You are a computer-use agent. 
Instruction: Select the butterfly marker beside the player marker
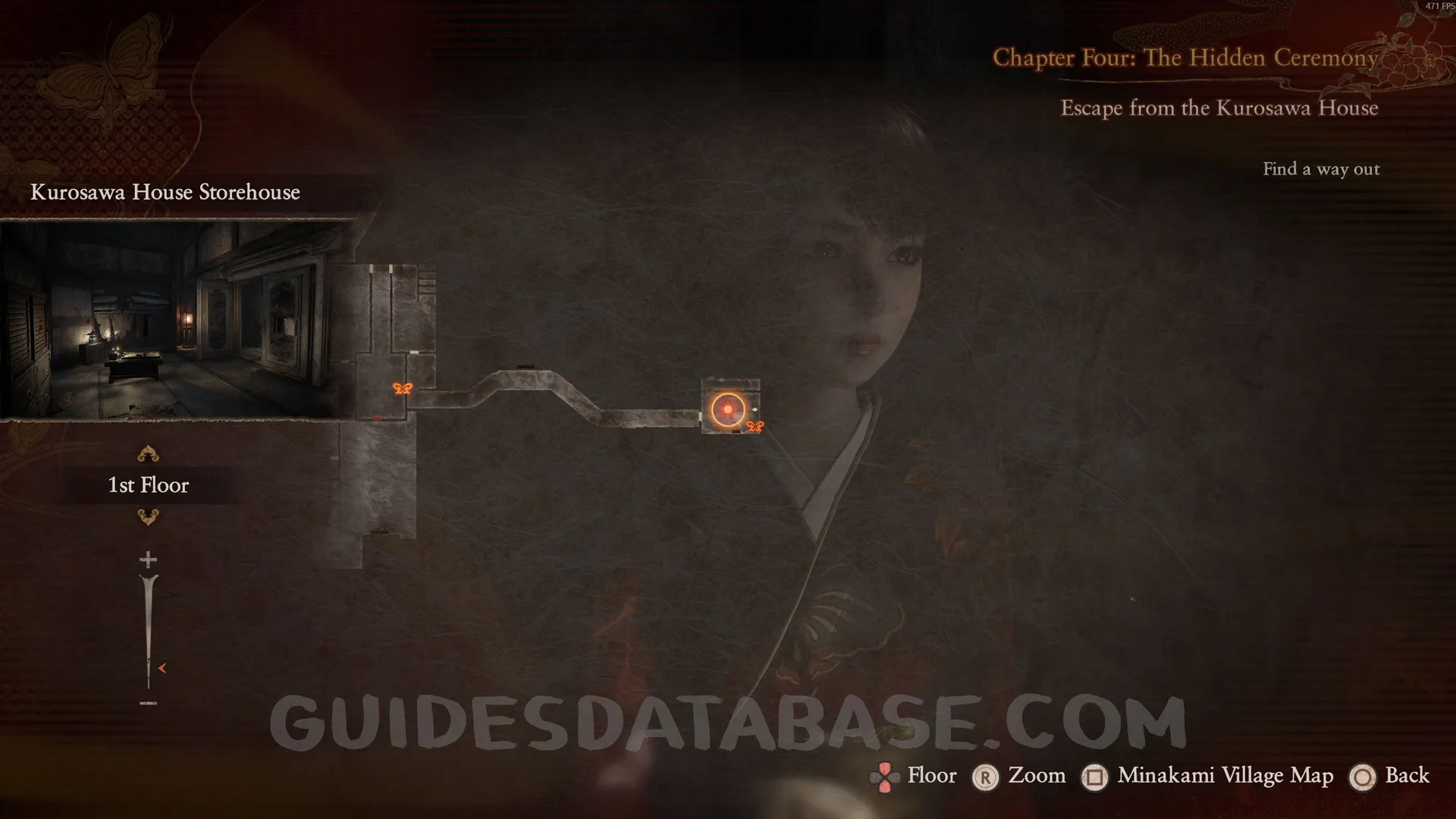[x=755, y=427]
